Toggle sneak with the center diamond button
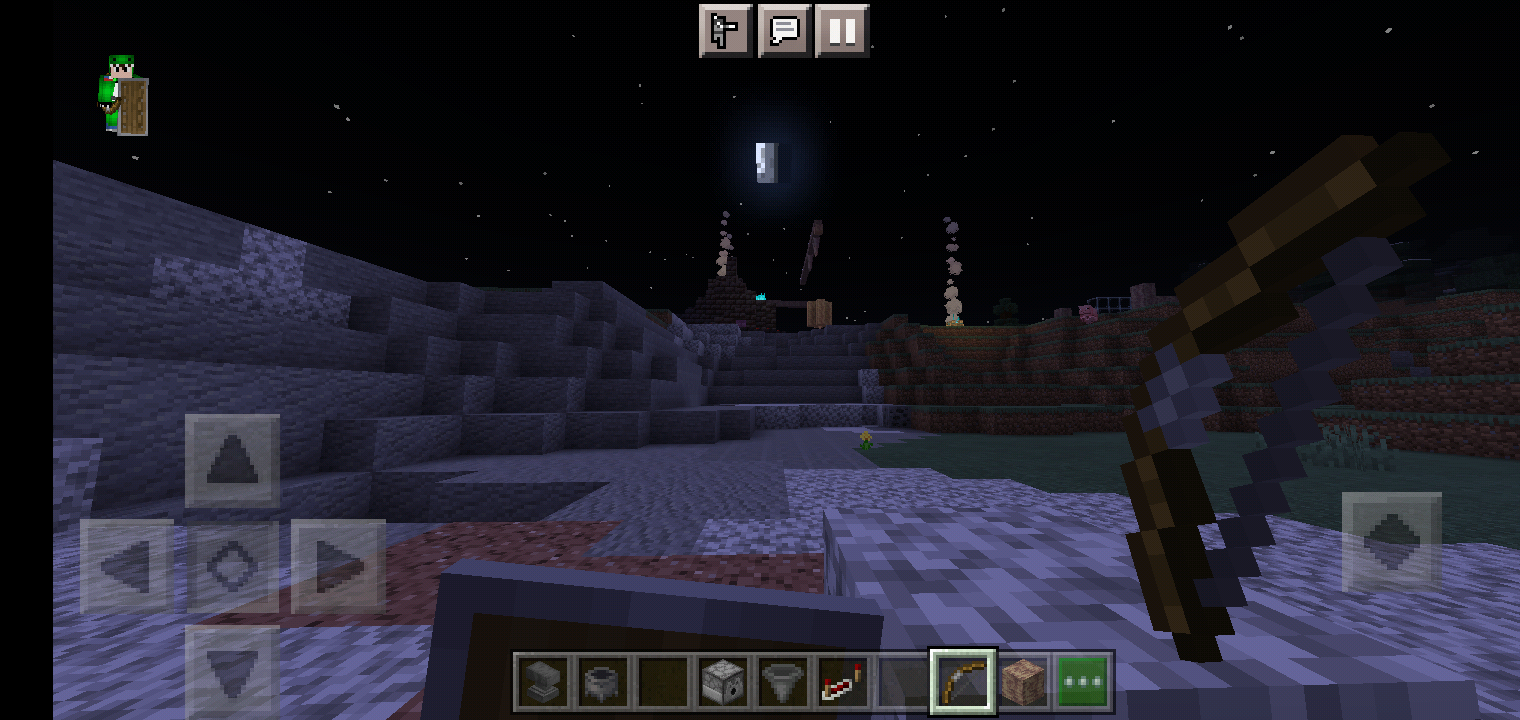Viewport: 1520px width, 720px height. pos(232,566)
